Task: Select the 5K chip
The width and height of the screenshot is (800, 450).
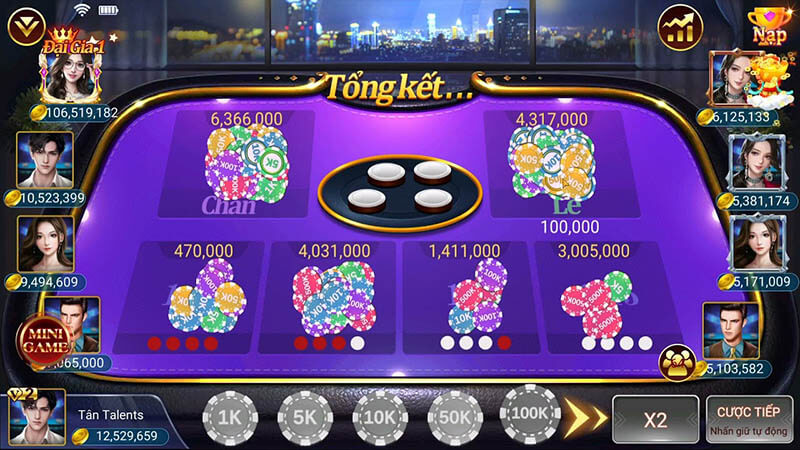Action: (306, 417)
